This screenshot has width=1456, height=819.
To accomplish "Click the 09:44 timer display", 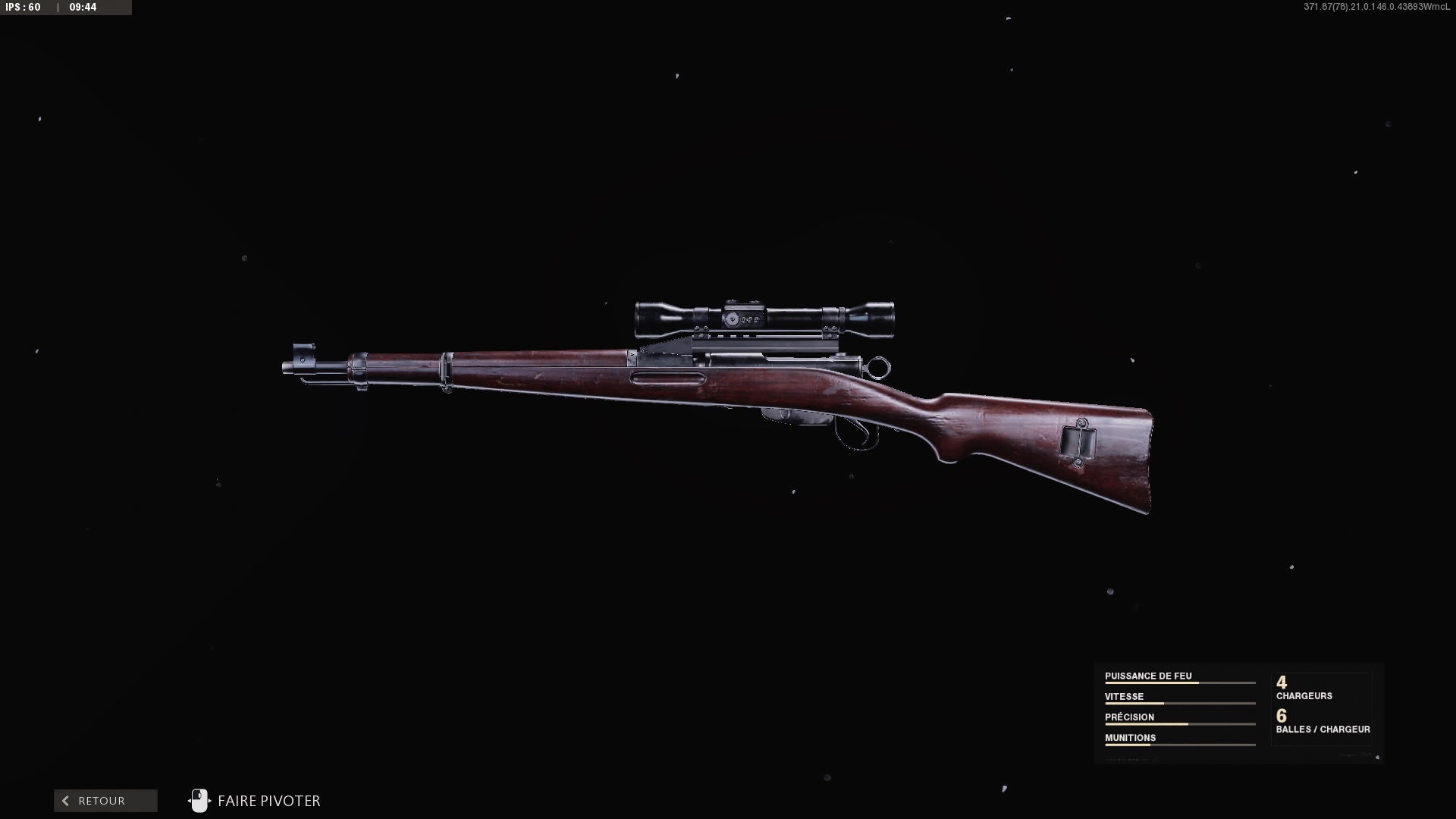I will 83,8.
